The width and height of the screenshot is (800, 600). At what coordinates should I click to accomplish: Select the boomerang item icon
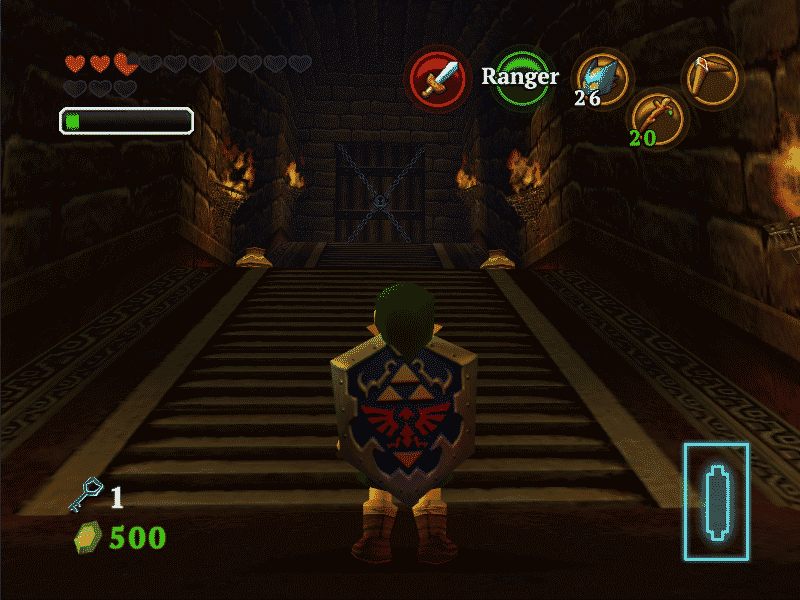[x=714, y=78]
